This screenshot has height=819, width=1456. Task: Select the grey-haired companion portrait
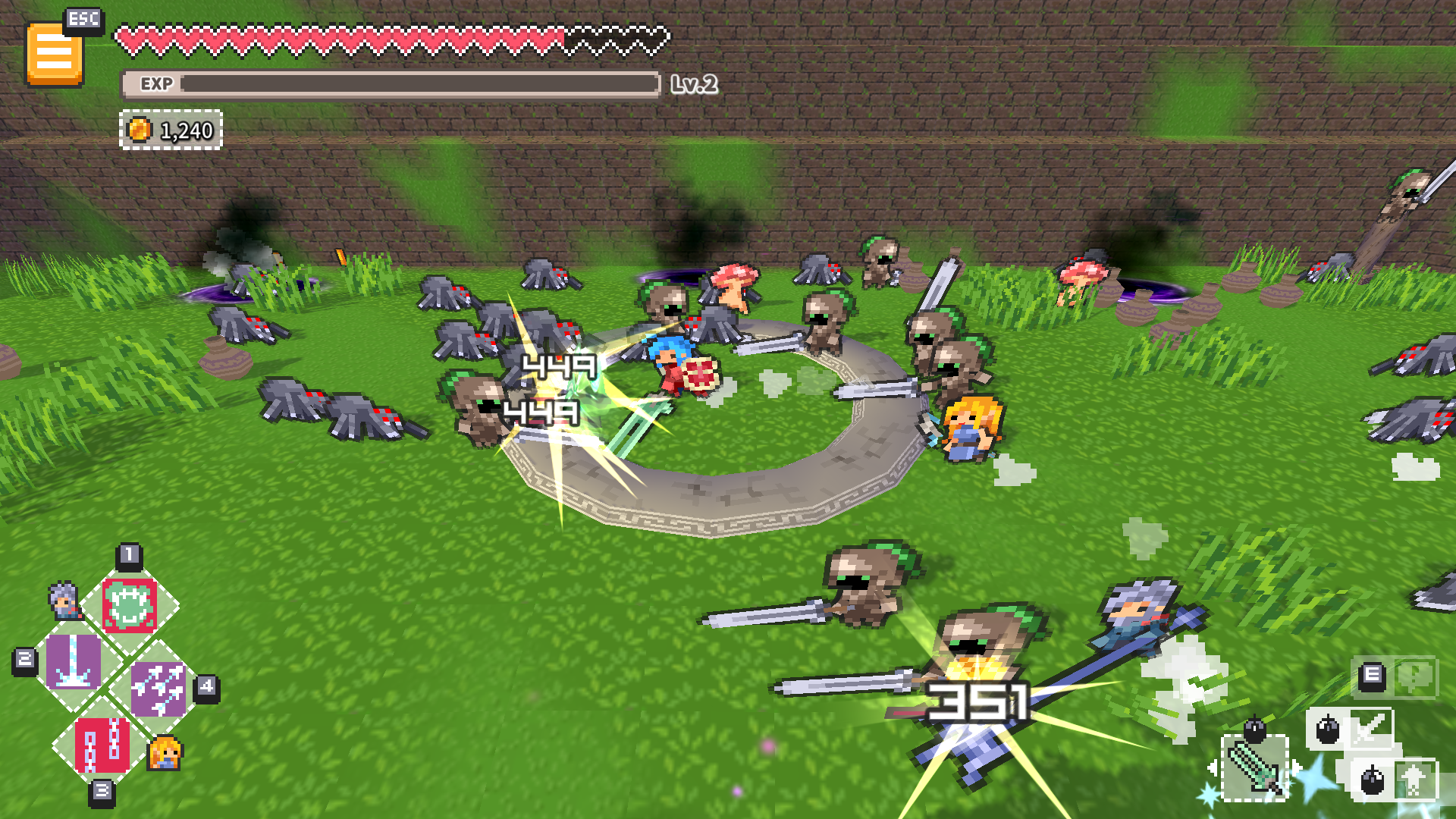[x=64, y=601]
